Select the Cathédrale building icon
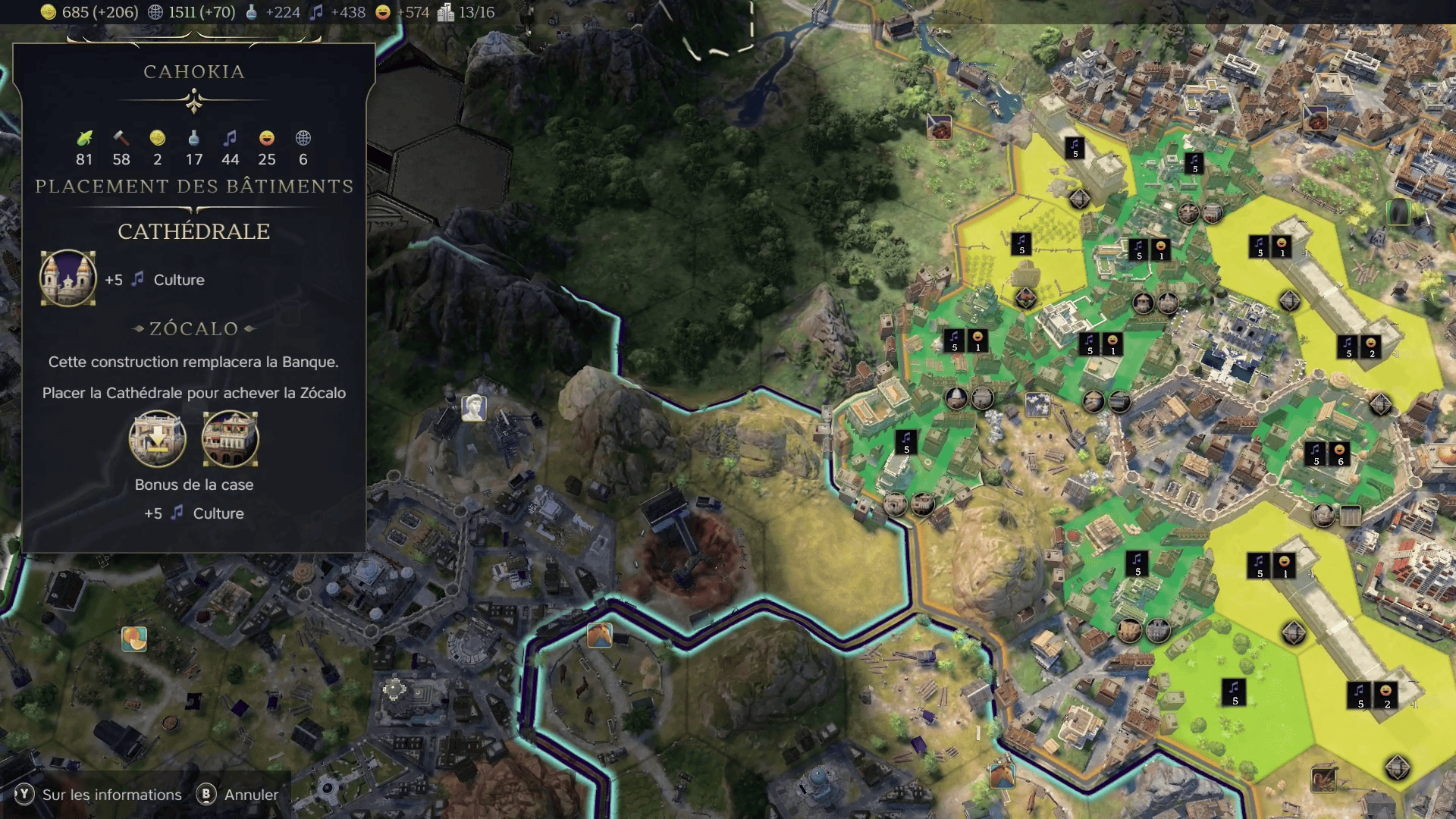This screenshot has height=819, width=1456. point(67,278)
